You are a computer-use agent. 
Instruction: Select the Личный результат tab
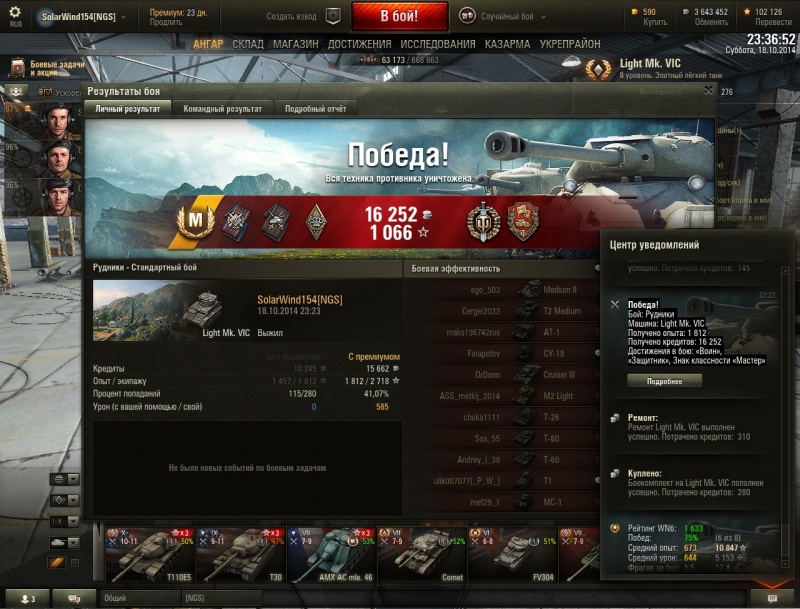[x=127, y=109]
